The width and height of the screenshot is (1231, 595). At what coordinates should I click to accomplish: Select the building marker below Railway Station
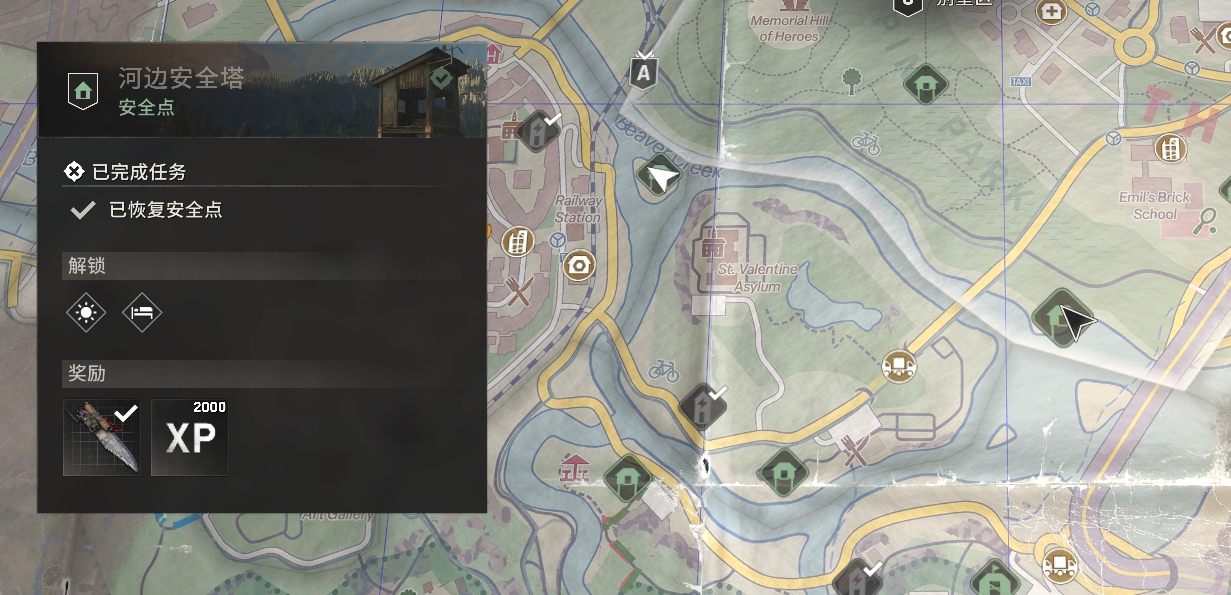517,241
